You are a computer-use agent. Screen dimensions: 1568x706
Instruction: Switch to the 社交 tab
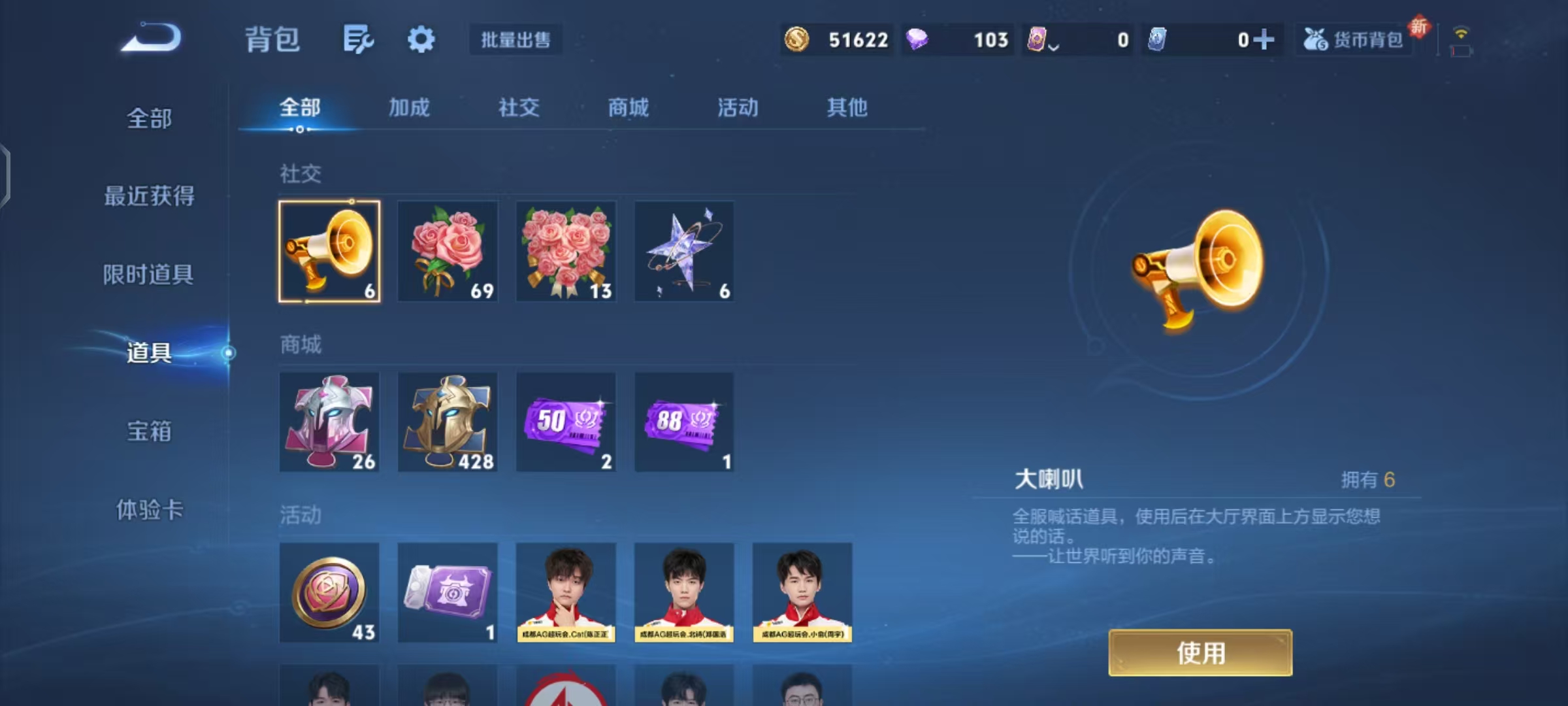coord(519,108)
